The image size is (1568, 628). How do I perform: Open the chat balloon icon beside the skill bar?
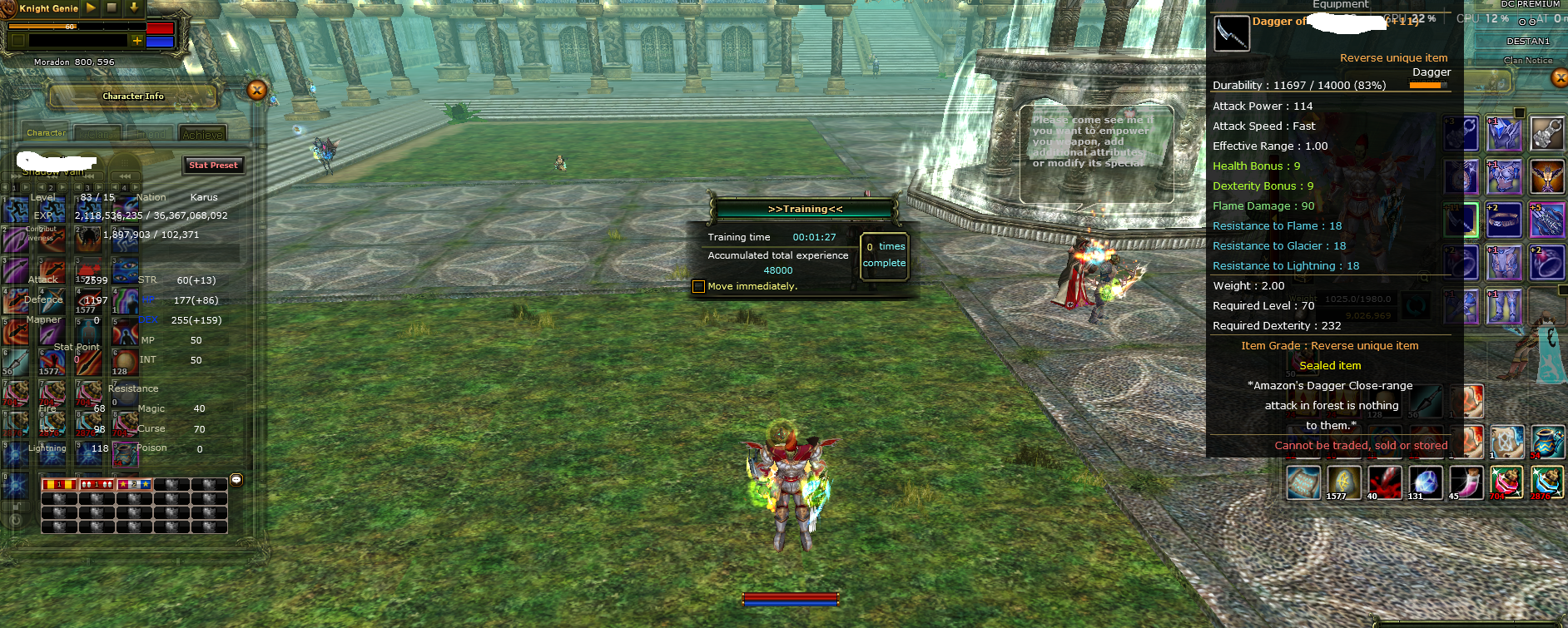(x=238, y=482)
